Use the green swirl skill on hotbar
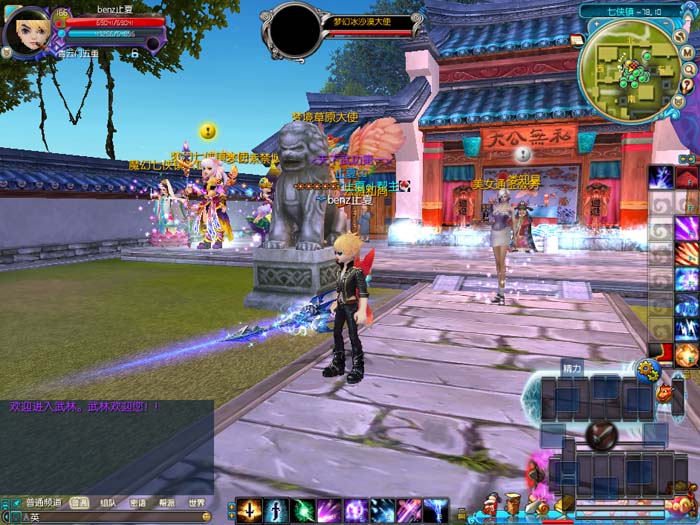This screenshot has height=525, width=700. coord(303,510)
